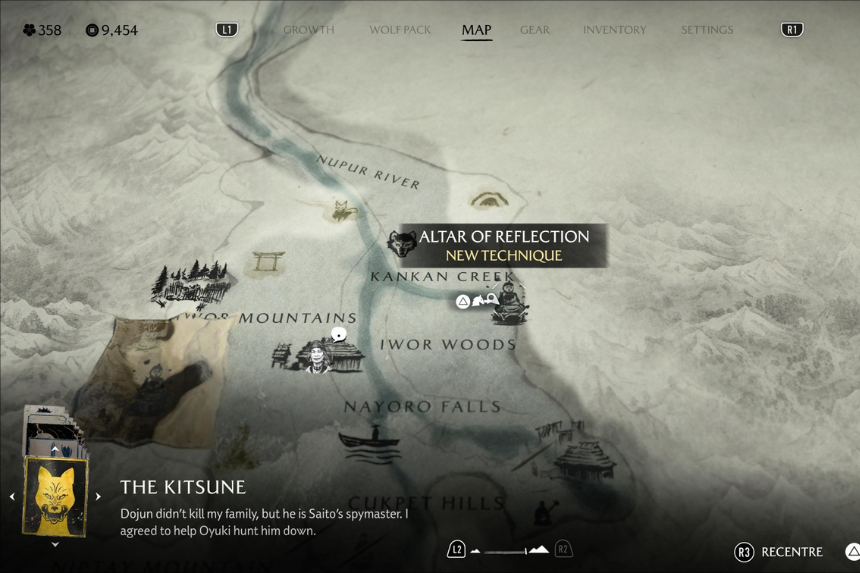The image size is (860, 573).
Task: Go to the Gear tab
Action: (535, 30)
